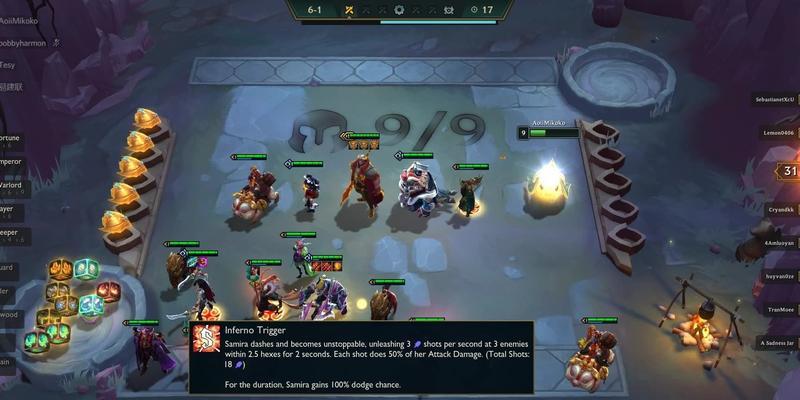Viewport: 800px width, 400px height.
Task: Select SebastianetXrU in the player scoreboard
Action: [x=775, y=100]
